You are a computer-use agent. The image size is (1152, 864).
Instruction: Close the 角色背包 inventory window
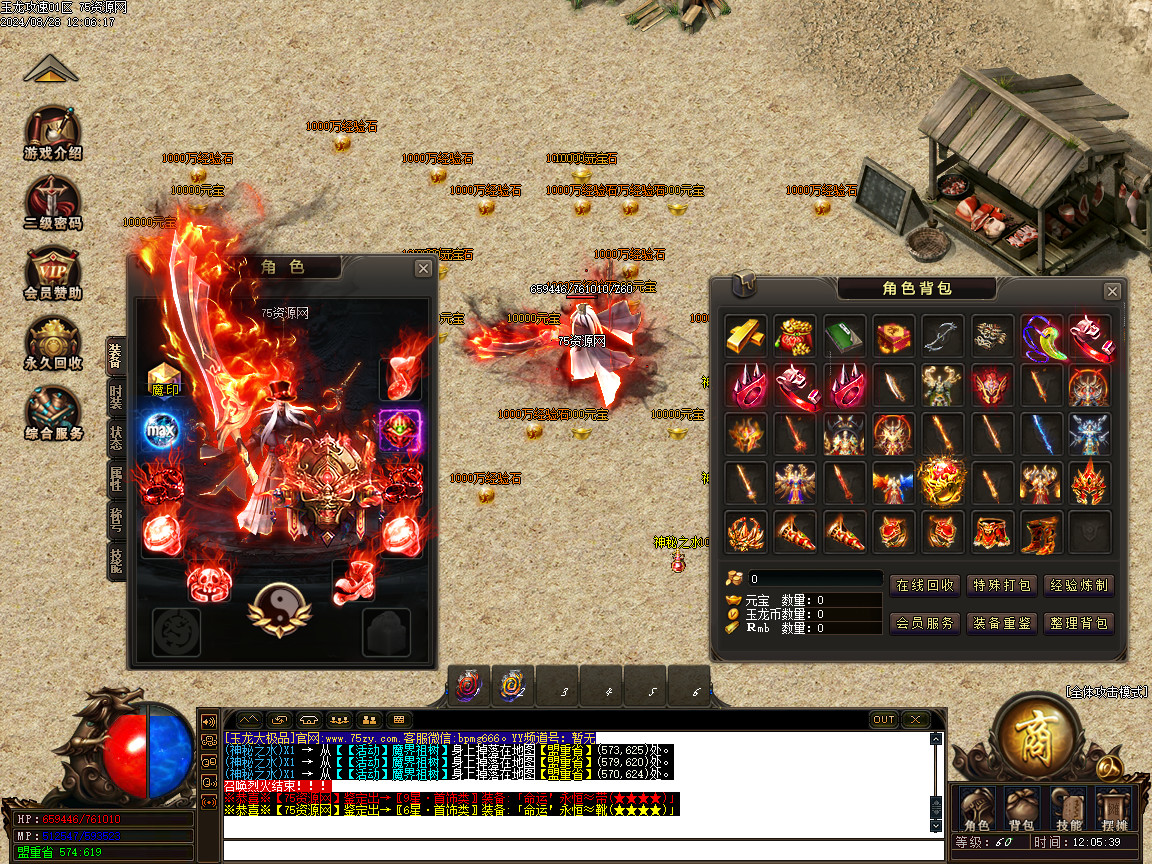tap(1112, 291)
